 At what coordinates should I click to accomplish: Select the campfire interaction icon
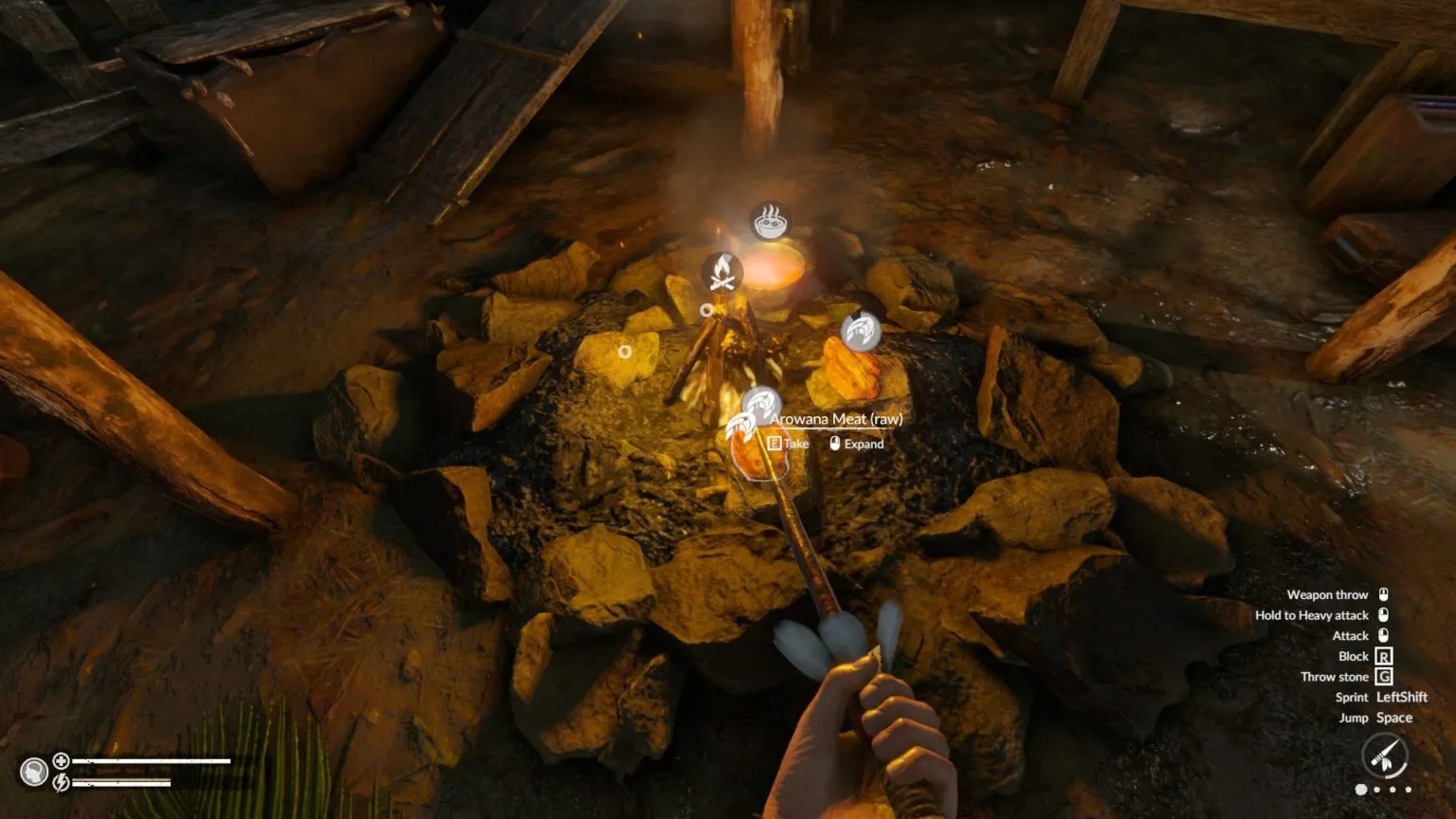click(721, 272)
